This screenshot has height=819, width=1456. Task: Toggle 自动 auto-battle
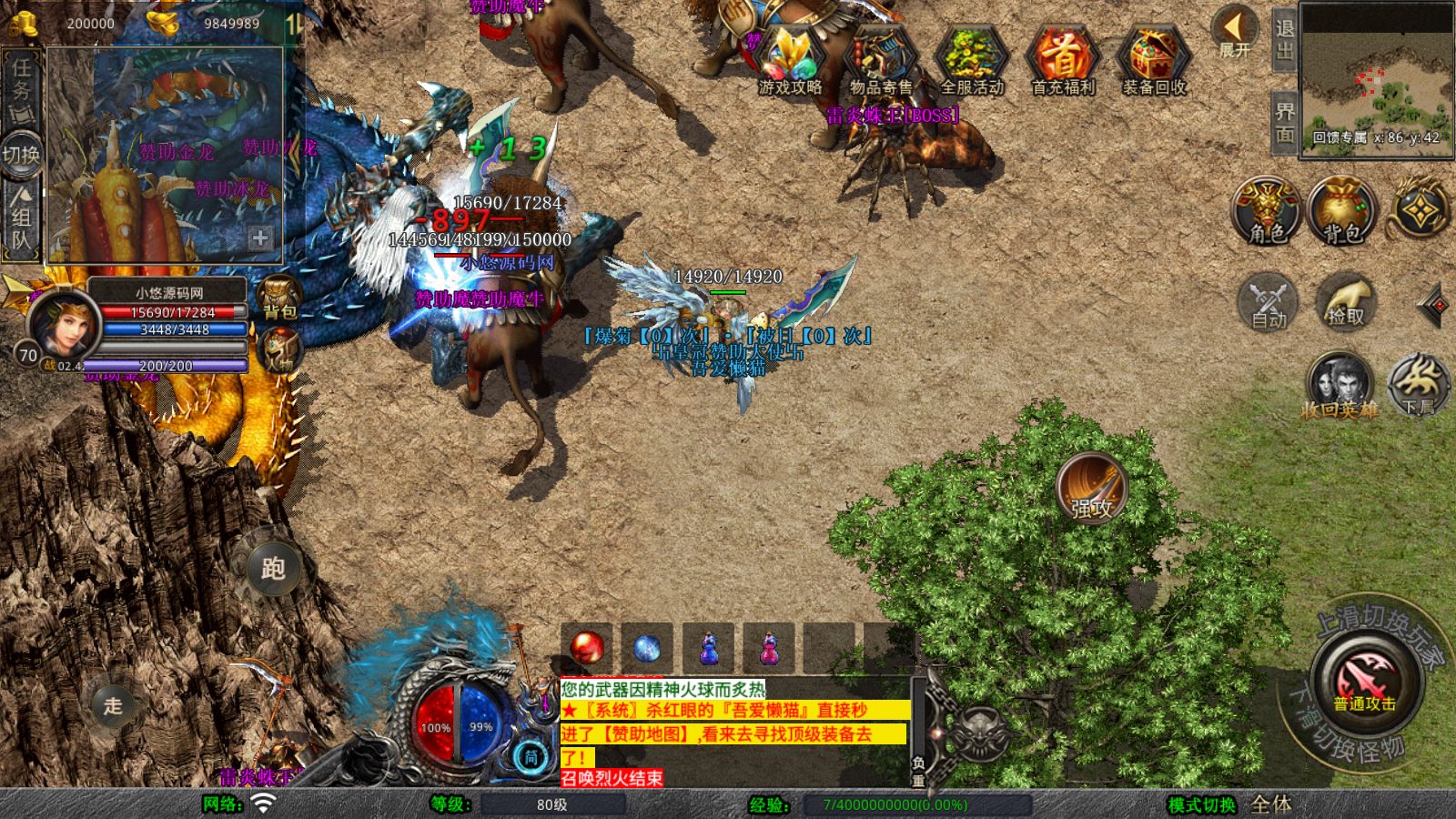point(1268,302)
